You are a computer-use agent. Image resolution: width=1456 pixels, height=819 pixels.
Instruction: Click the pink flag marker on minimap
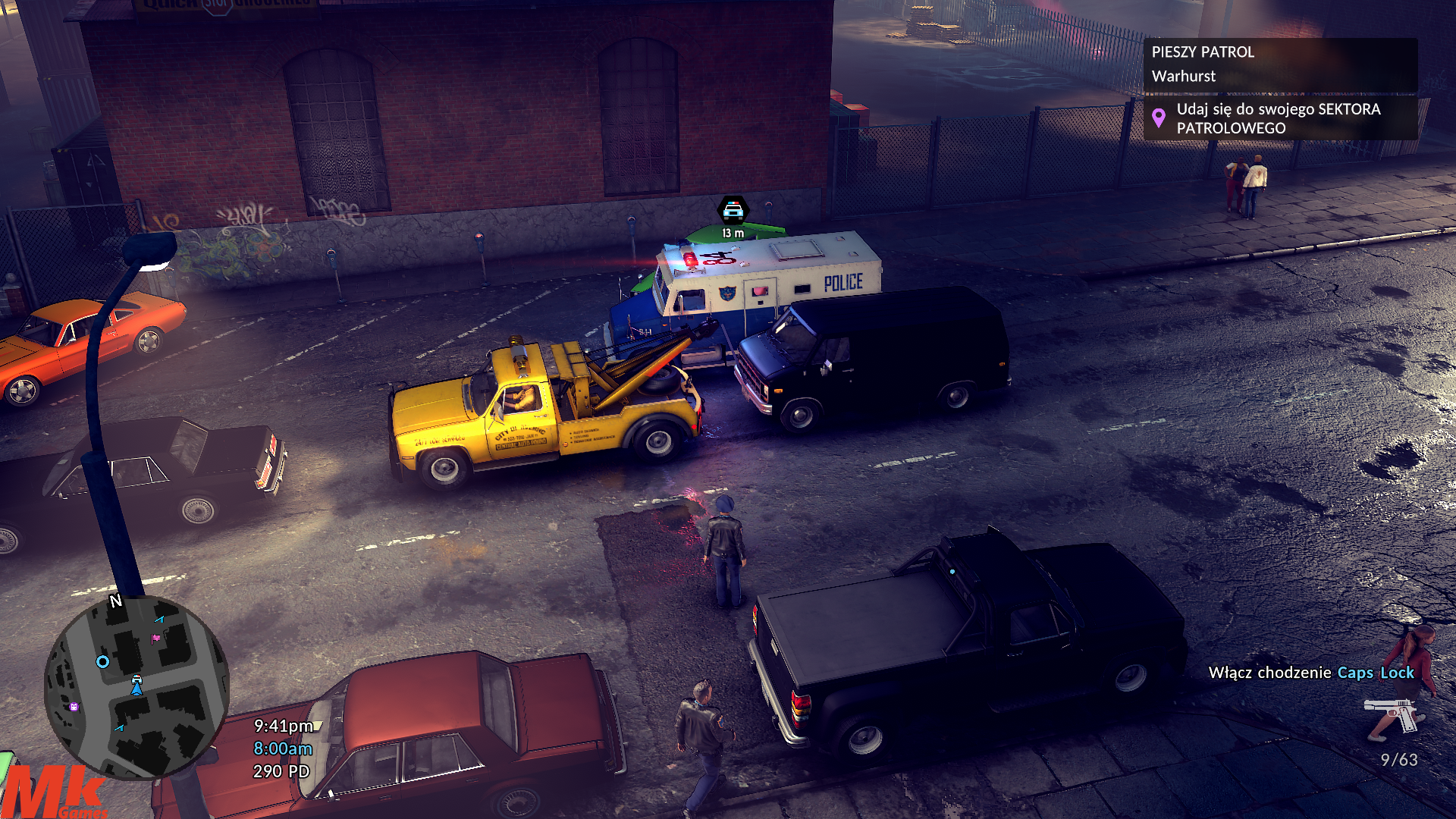point(156,639)
